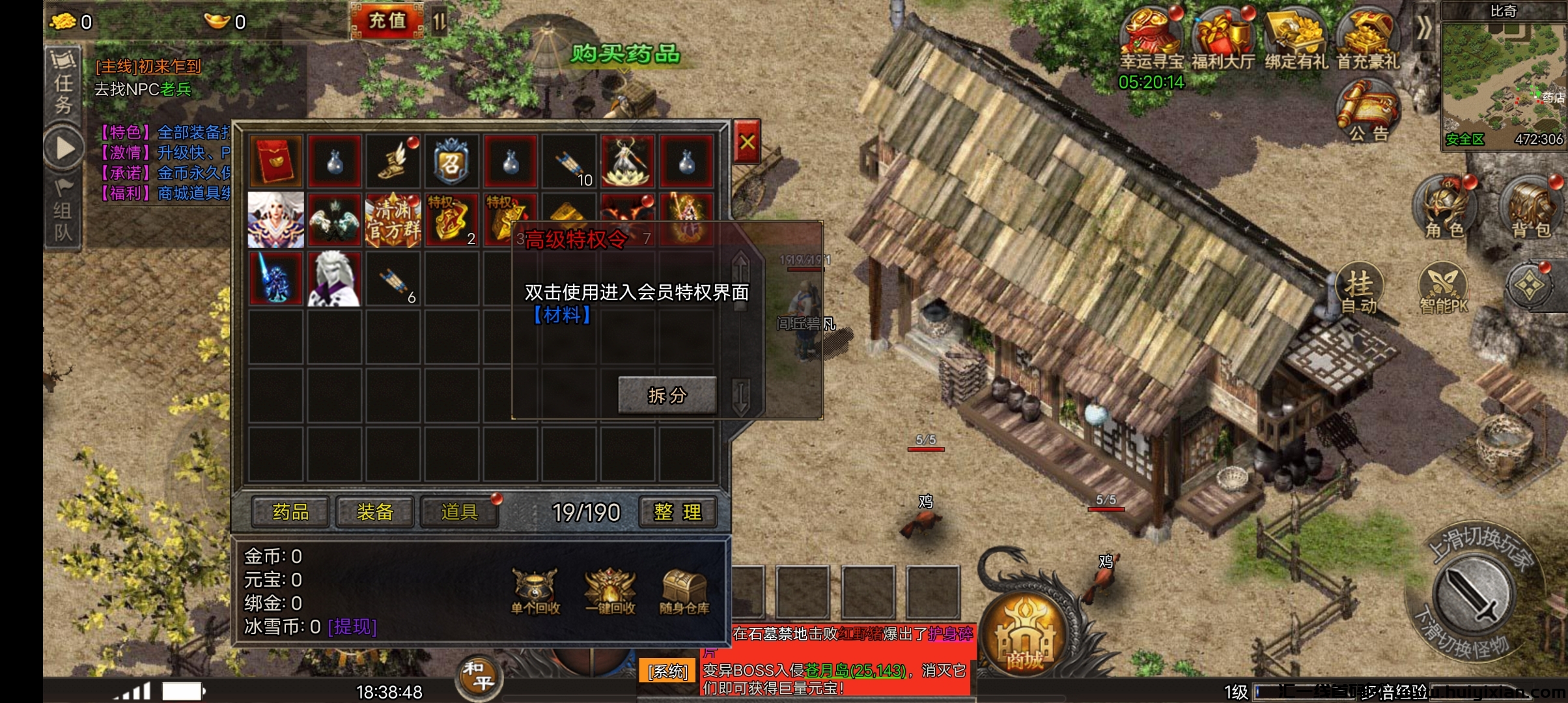Image resolution: width=1568 pixels, height=703 pixels.
Task: Close the inventory bag window
Action: (x=747, y=141)
